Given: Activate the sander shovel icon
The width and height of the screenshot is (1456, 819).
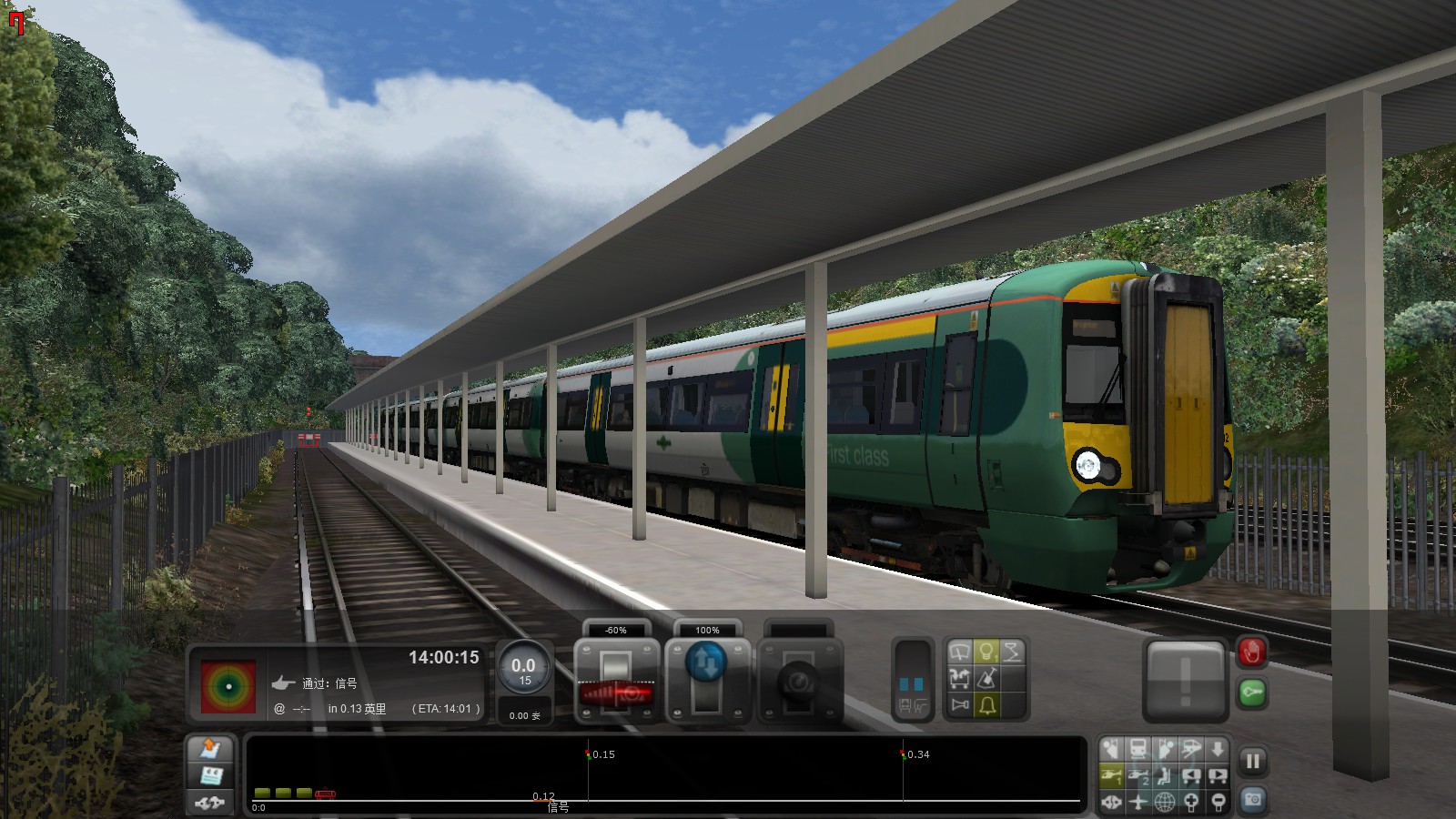Looking at the screenshot, I should click(x=988, y=676).
